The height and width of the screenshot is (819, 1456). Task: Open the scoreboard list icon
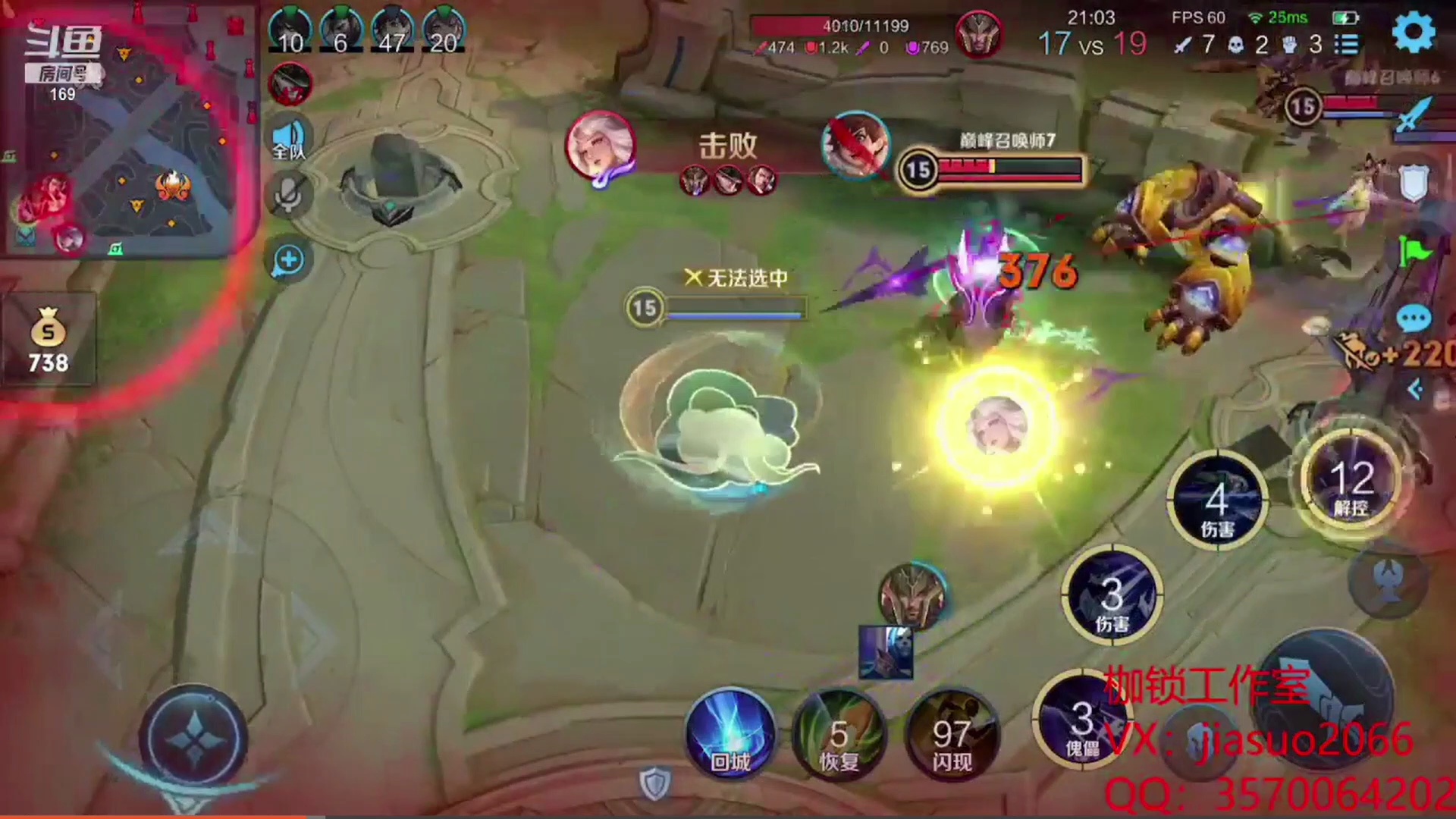(x=1347, y=44)
